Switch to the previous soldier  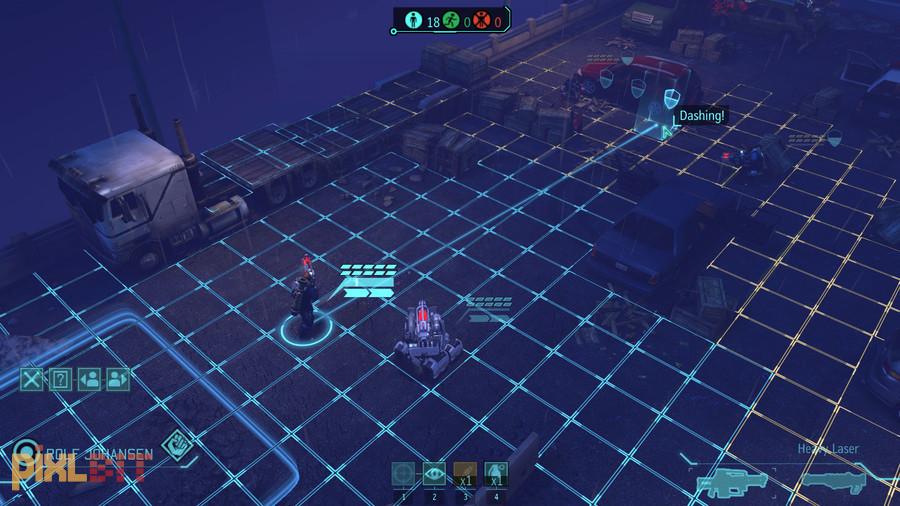(88, 379)
